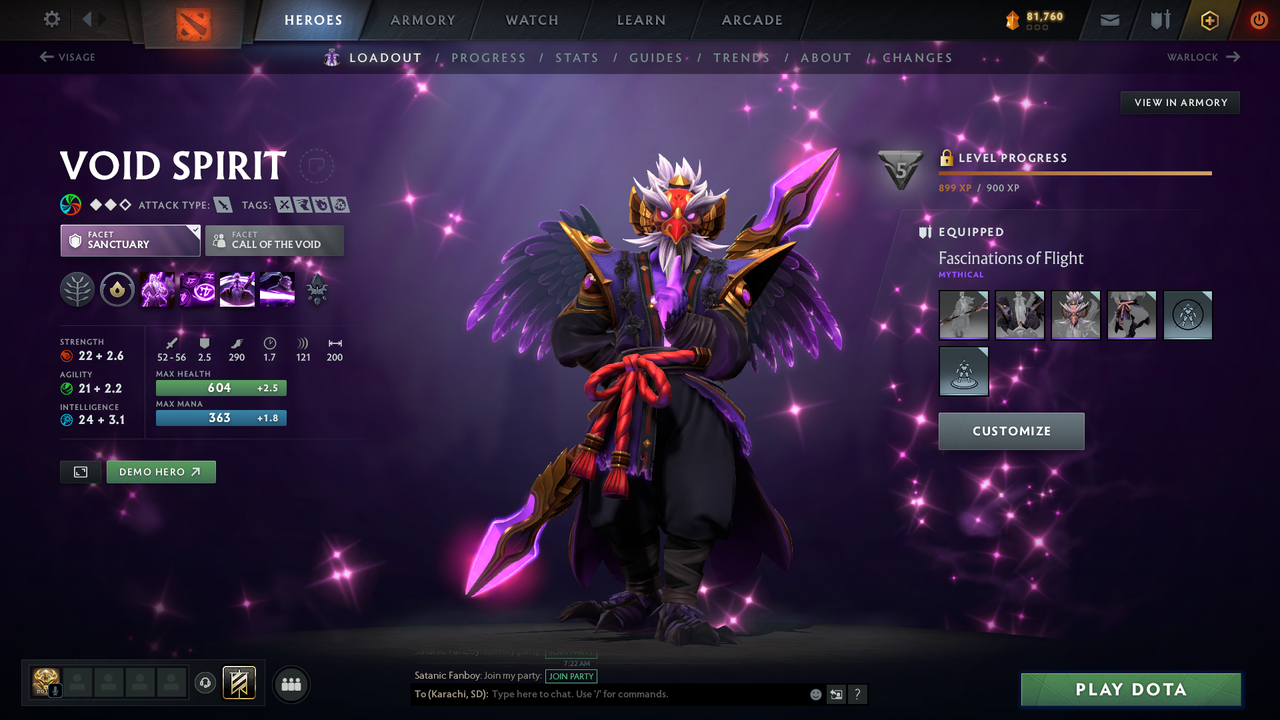Open the headset voice settings icon
1280x720 pixels.
click(x=206, y=683)
